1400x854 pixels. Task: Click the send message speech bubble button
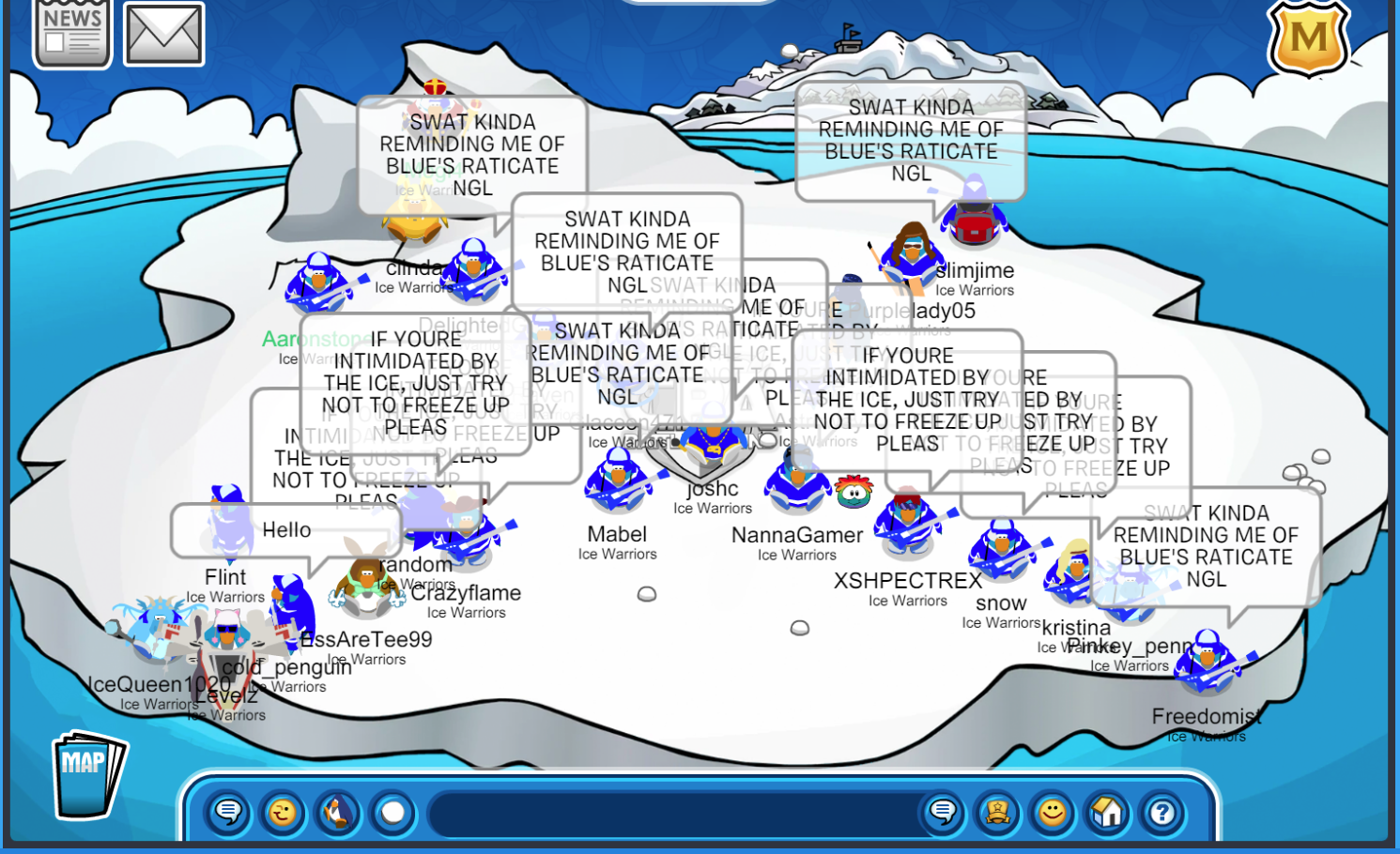(x=943, y=812)
